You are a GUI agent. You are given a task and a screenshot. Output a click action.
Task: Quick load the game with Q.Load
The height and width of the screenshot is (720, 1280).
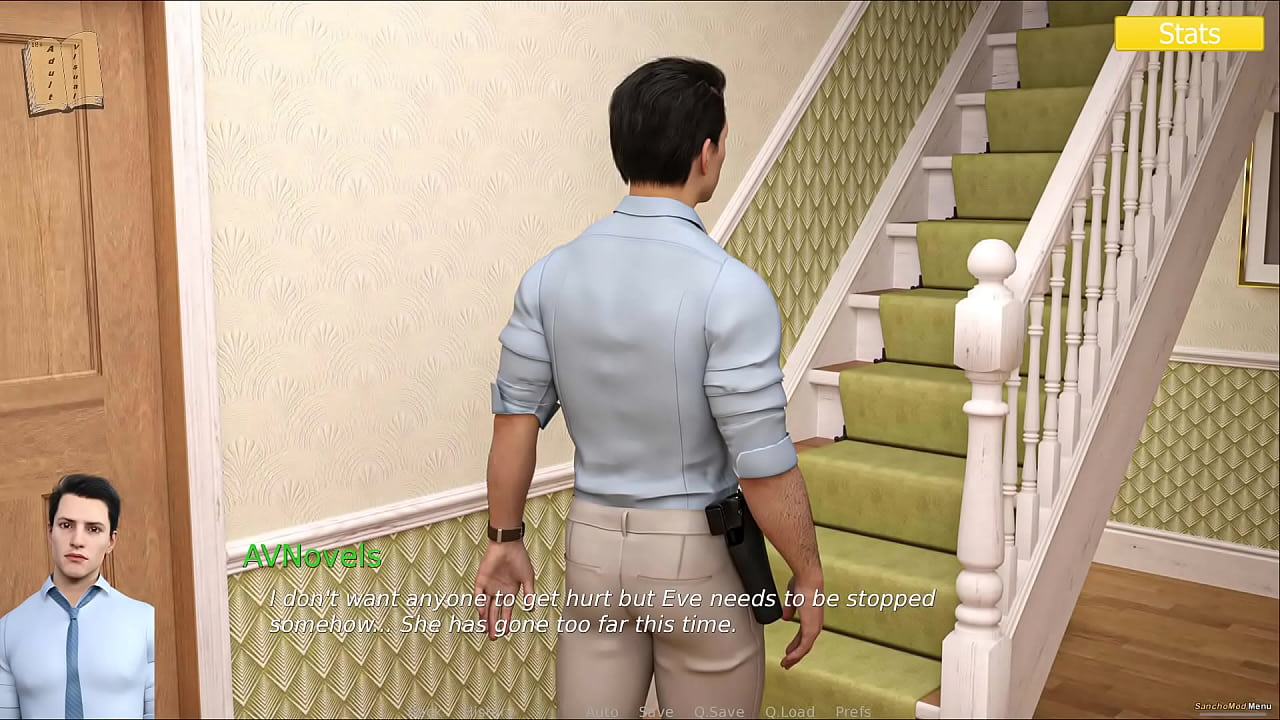789,712
